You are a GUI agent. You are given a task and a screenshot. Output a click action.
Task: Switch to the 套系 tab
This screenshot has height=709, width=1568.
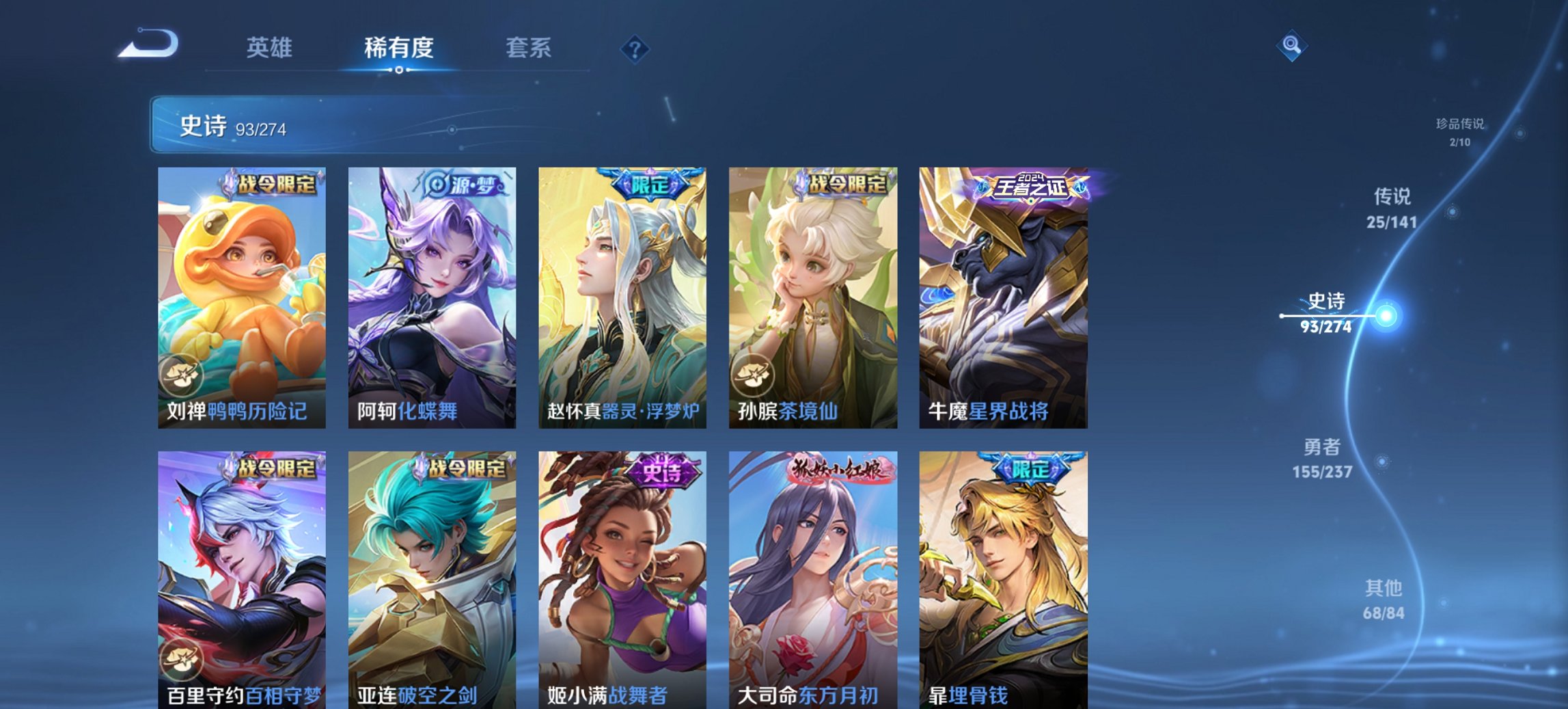click(x=529, y=48)
